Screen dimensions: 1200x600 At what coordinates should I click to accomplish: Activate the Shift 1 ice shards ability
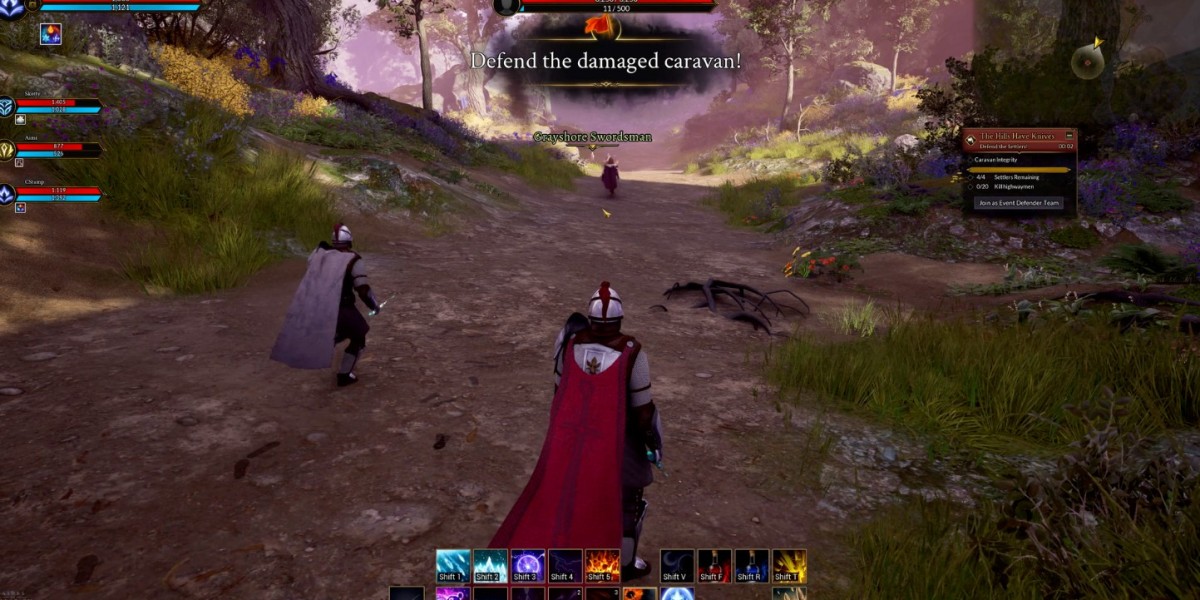coord(452,566)
